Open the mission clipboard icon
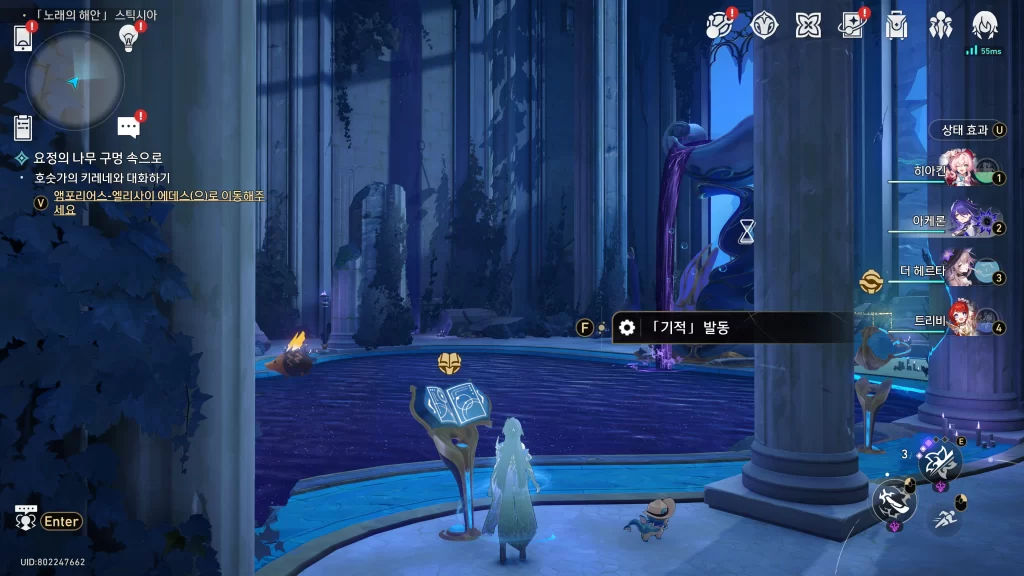This screenshot has height=576, width=1024. coord(24,127)
